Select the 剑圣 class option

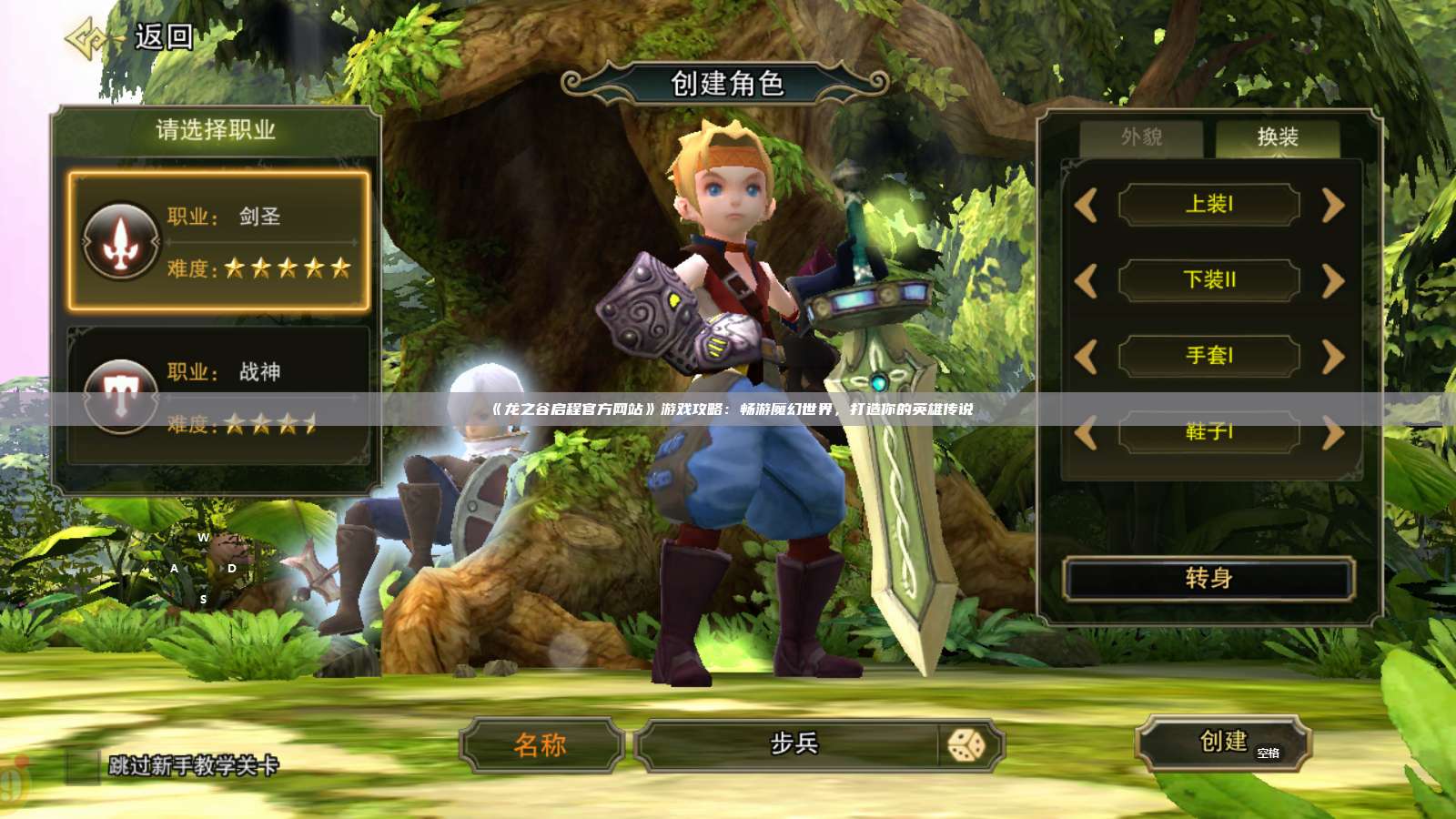click(x=218, y=241)
